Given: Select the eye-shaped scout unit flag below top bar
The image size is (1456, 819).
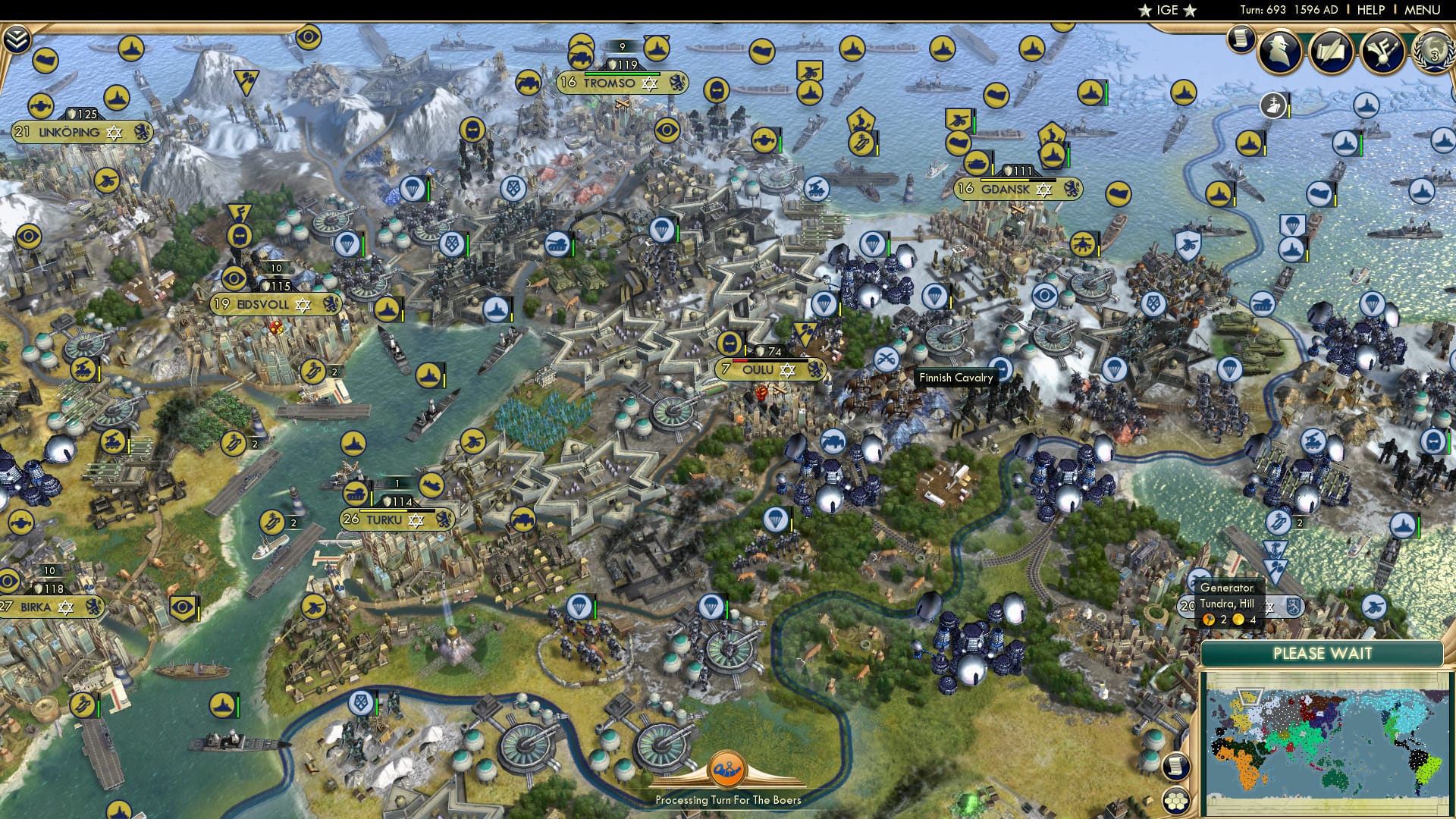Looking at the screenshot, I should [x=307, y=36].
